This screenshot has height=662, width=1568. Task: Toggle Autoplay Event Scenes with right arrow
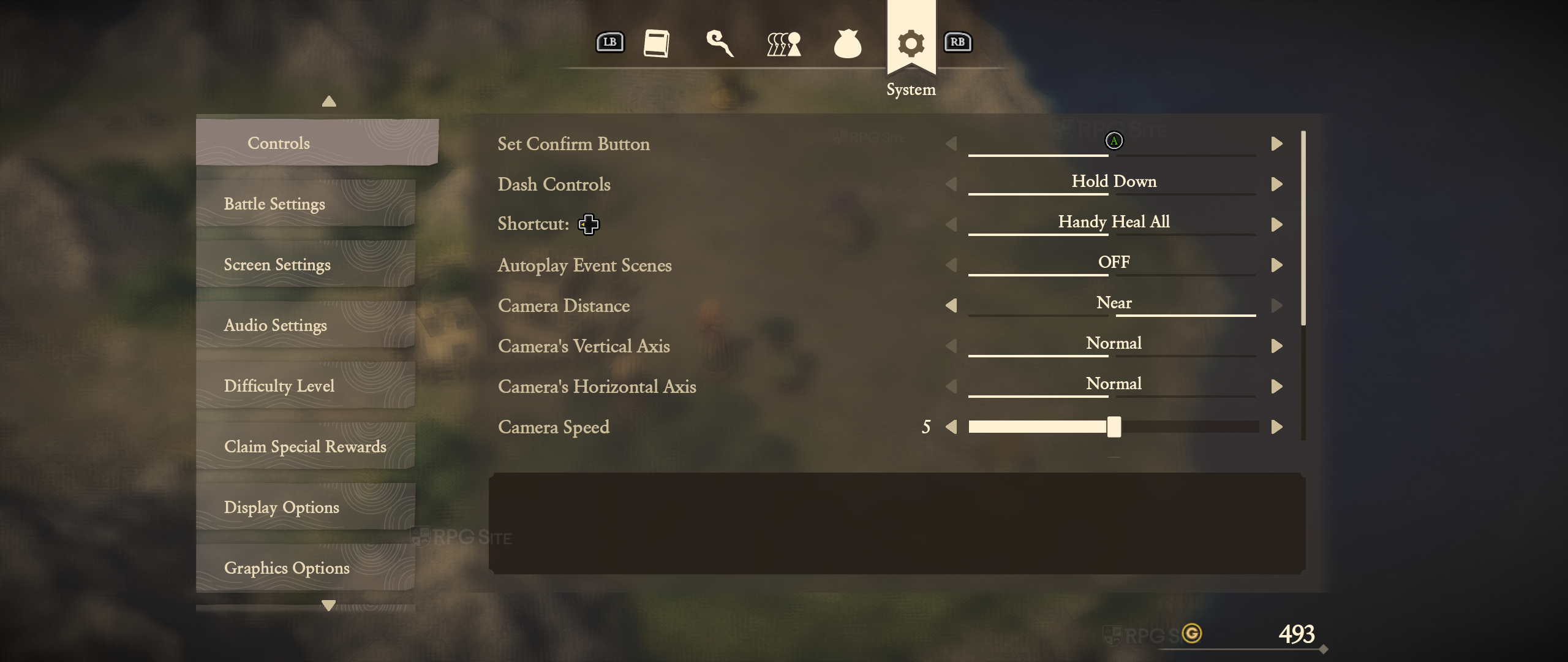click(x=1277, y=265)
